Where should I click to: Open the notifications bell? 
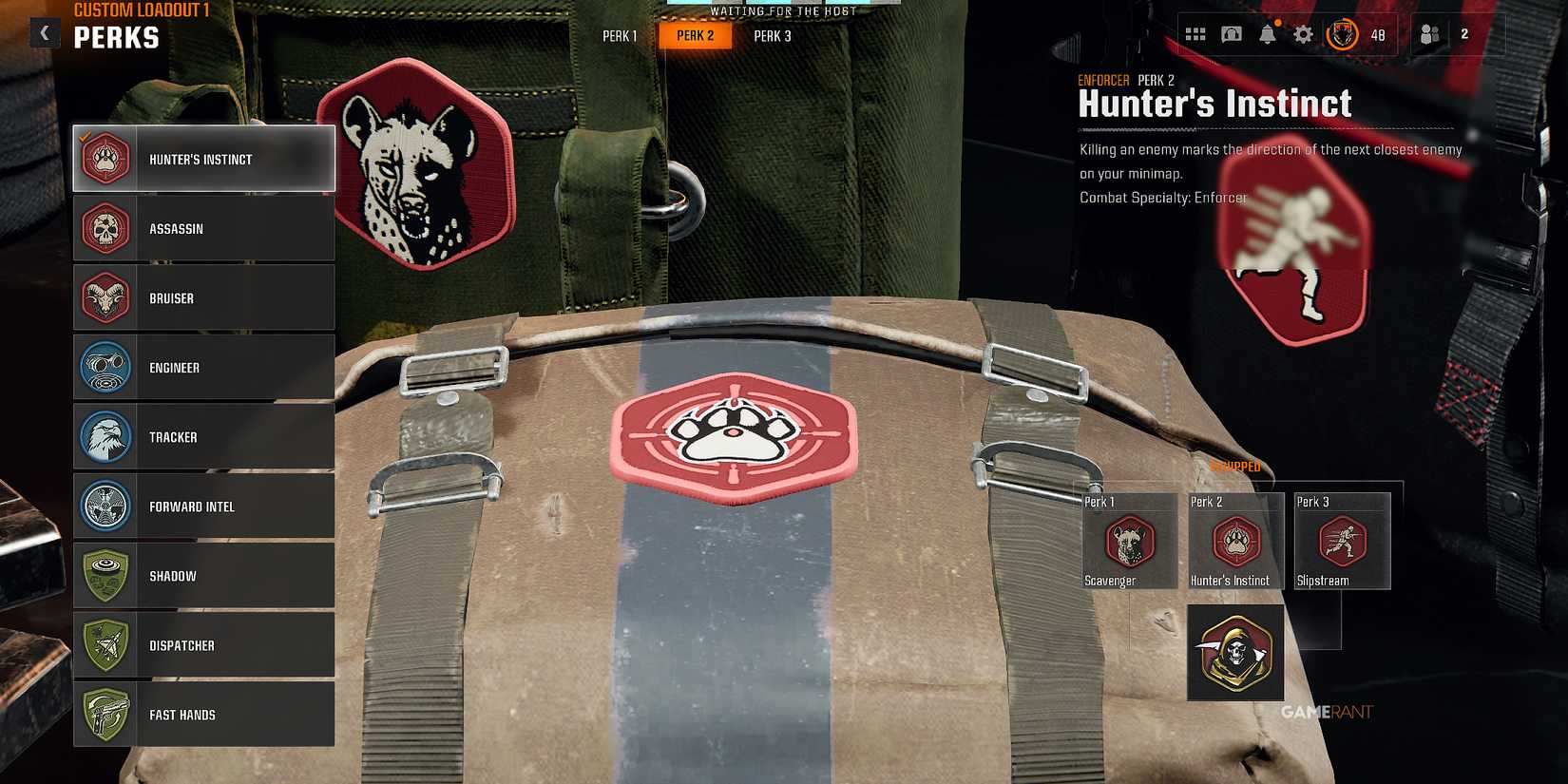[x=1268, y=33]
